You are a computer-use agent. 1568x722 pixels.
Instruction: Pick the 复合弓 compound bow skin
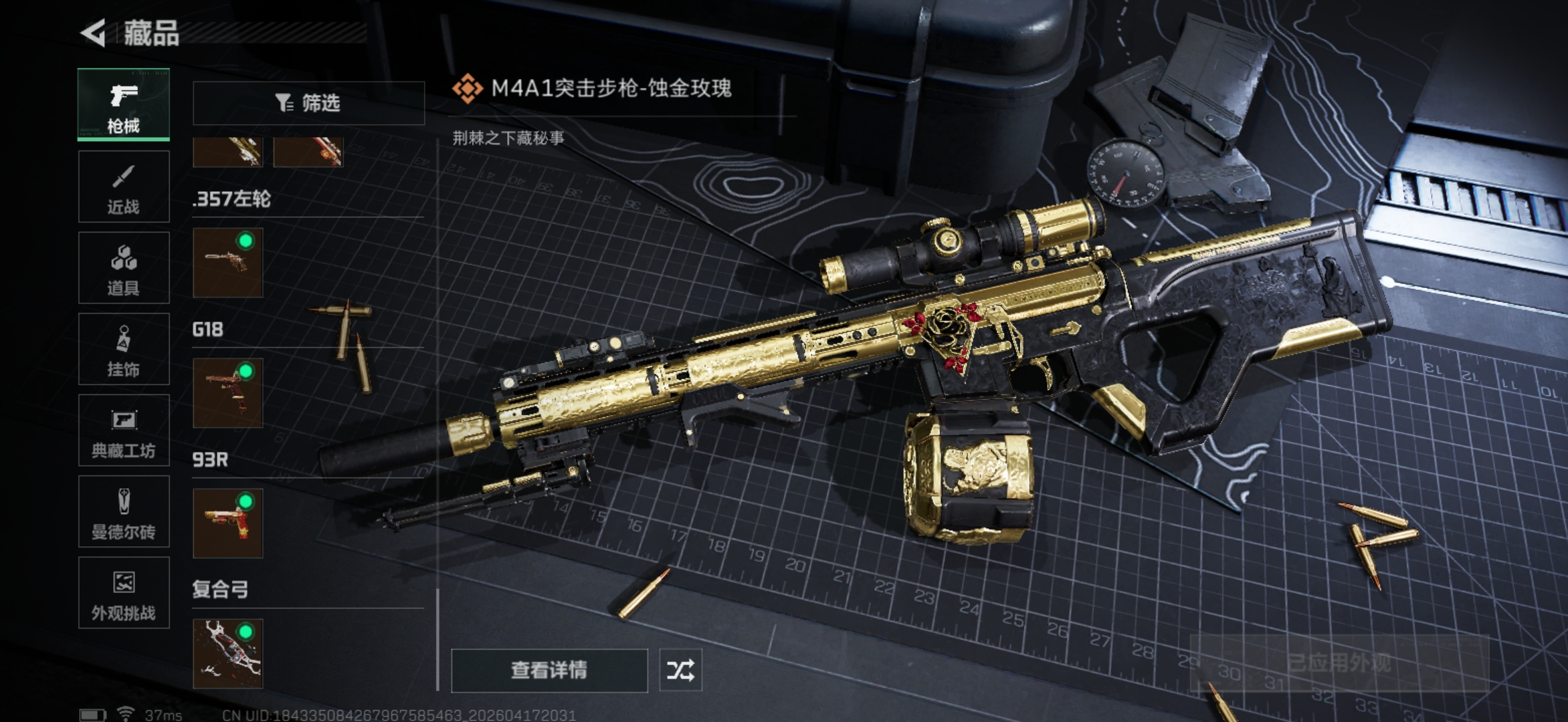(228, 654)
